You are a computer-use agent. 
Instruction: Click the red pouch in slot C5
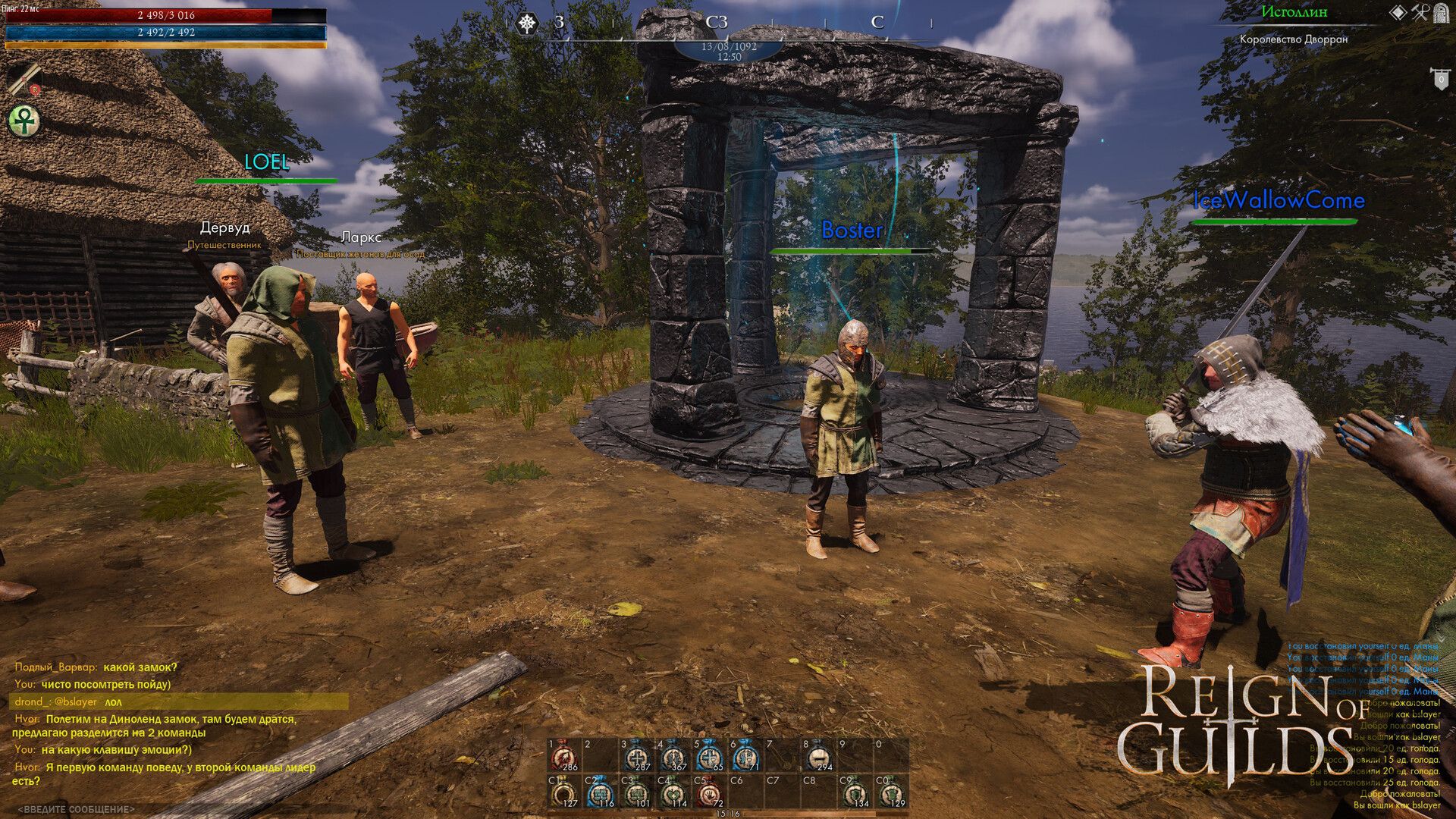709,795
